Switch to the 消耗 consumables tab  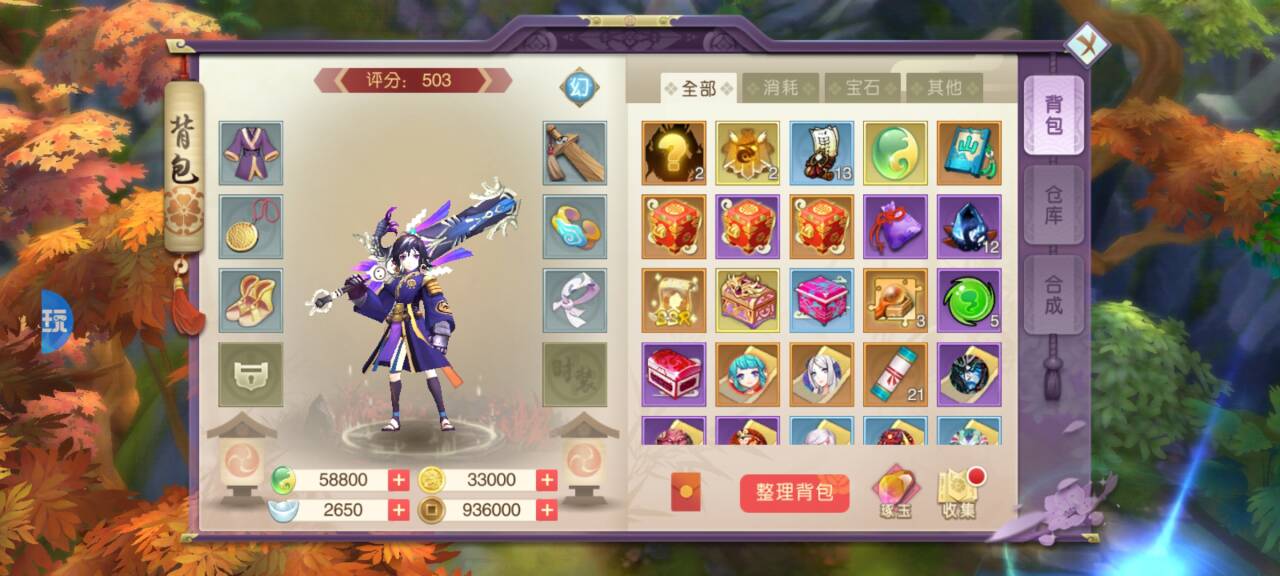click(780, 88)
